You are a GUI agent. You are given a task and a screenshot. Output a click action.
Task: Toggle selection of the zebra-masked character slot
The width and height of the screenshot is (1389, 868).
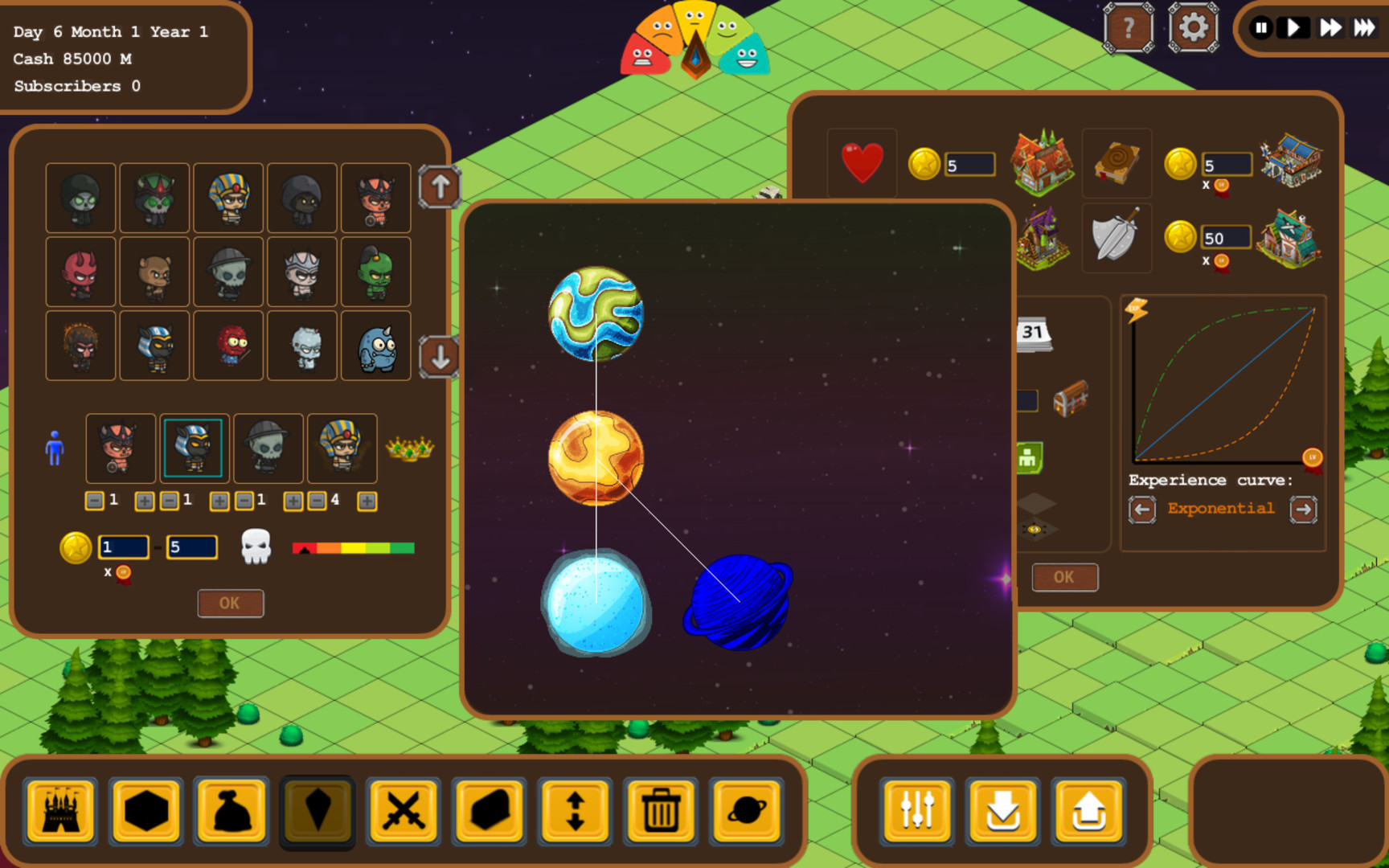coord(194,448)
